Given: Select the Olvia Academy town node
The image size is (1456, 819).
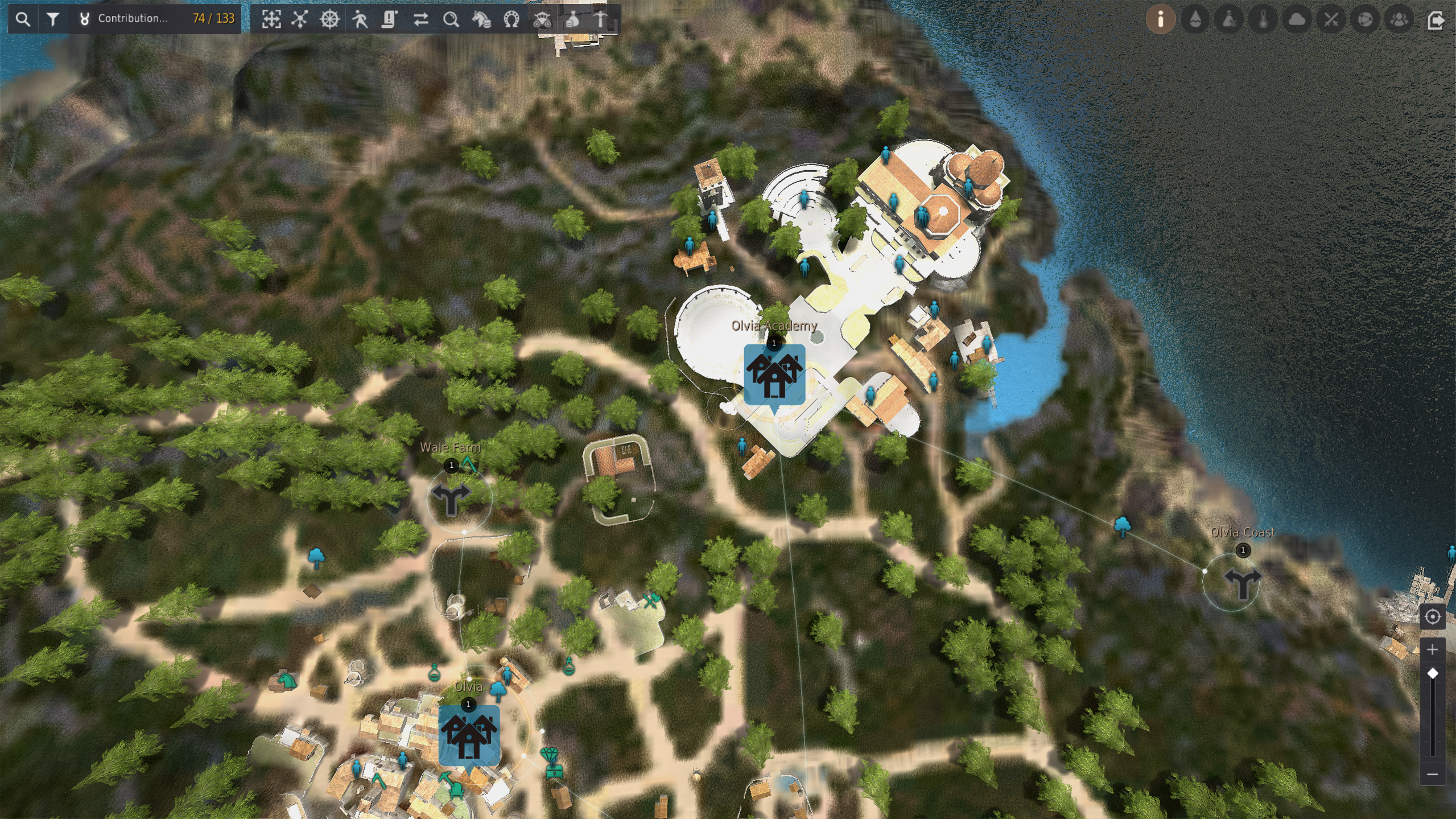Looking at the screenshot, I should click(x=774, y=374).
